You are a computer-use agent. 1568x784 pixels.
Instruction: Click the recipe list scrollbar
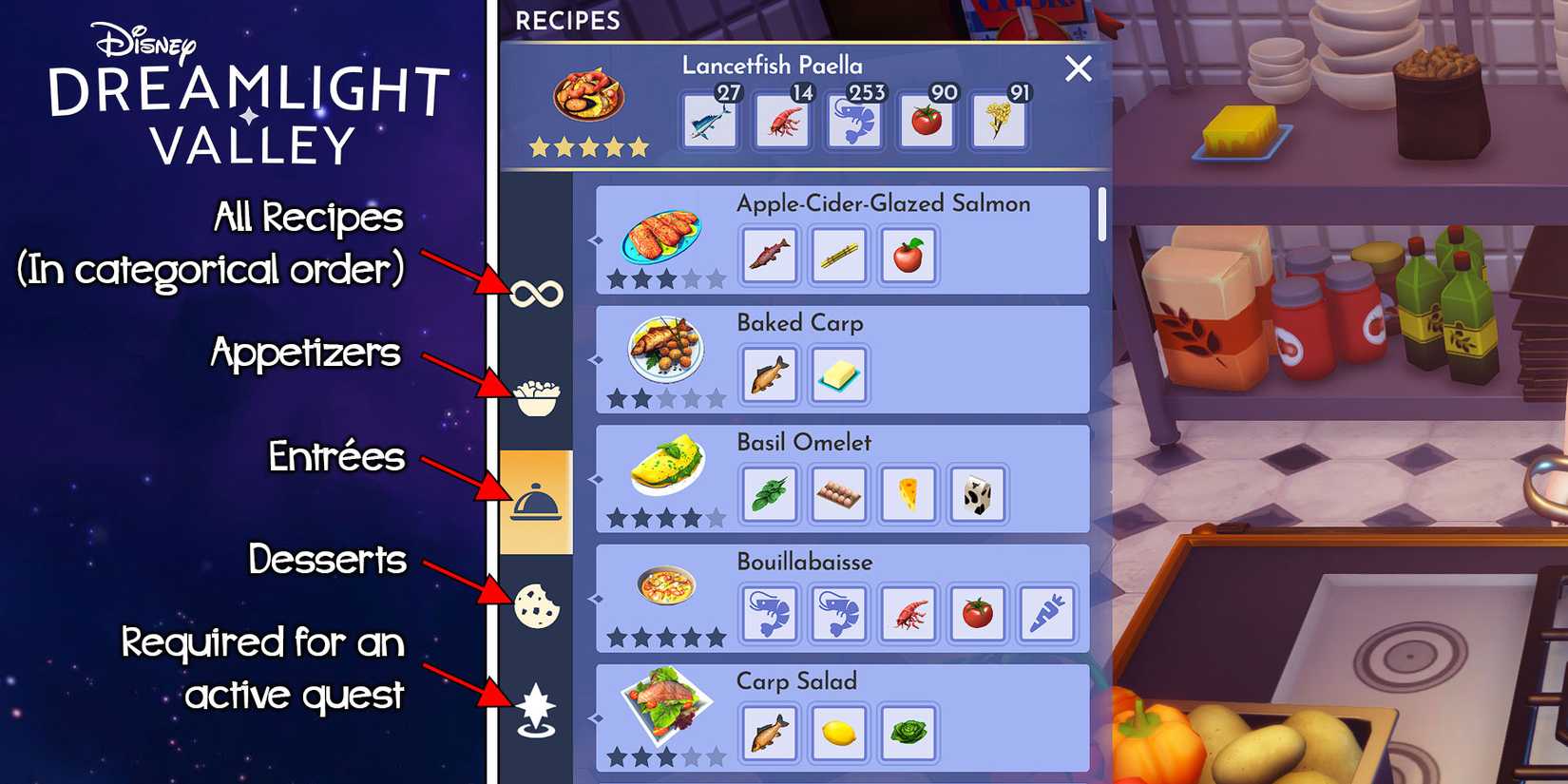click(1102, 219)
